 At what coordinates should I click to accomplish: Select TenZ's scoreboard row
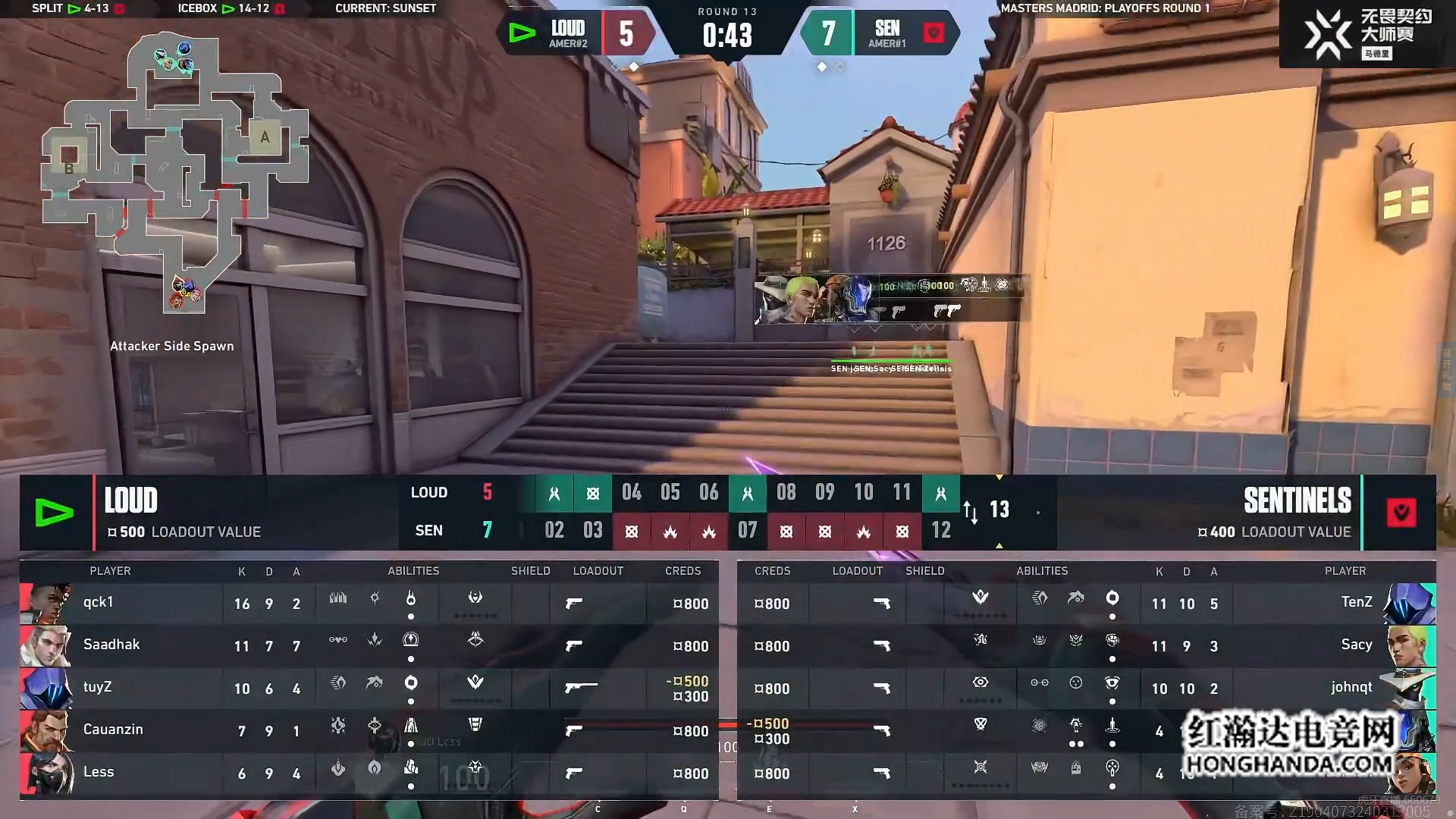pos(1086,604)
